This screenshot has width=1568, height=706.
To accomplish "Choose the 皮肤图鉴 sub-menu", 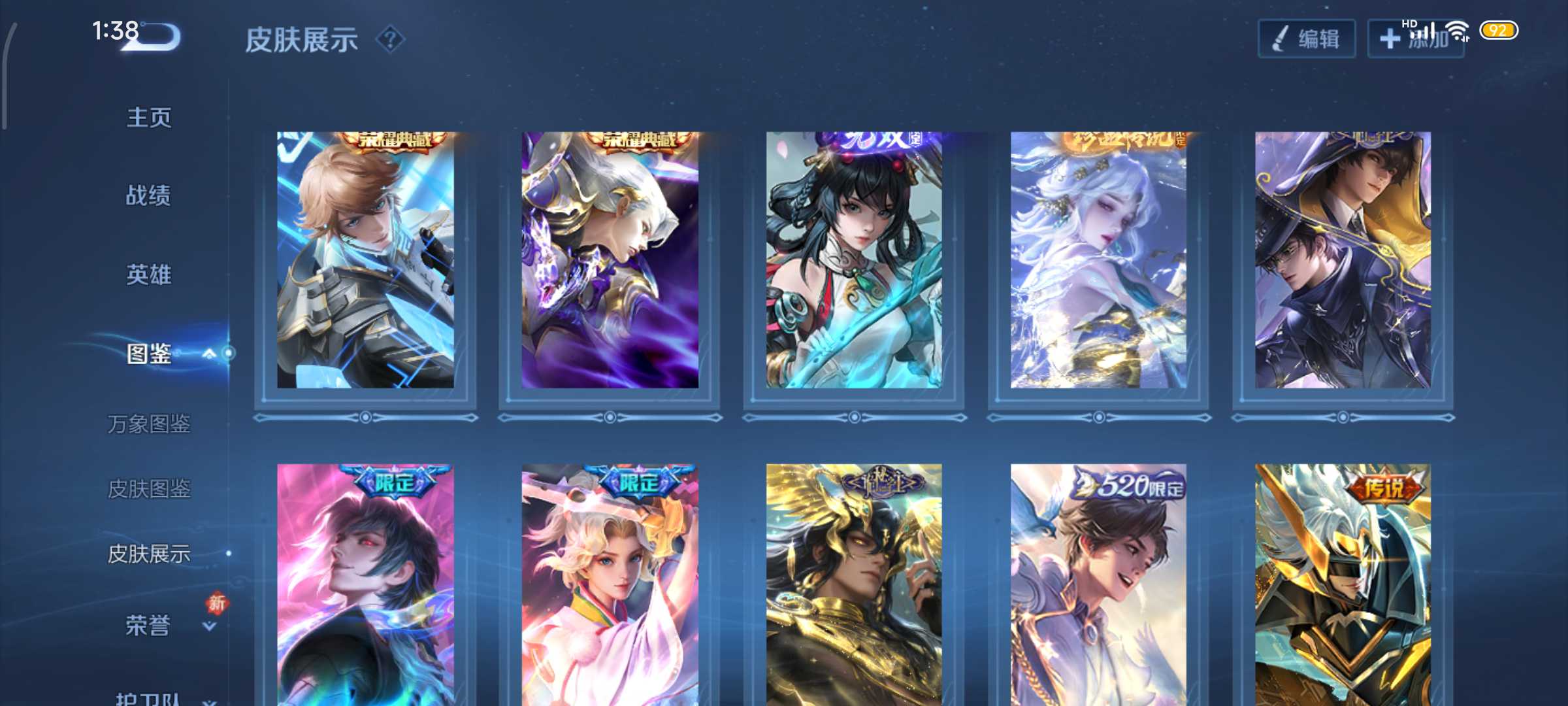I will [149, 489].
